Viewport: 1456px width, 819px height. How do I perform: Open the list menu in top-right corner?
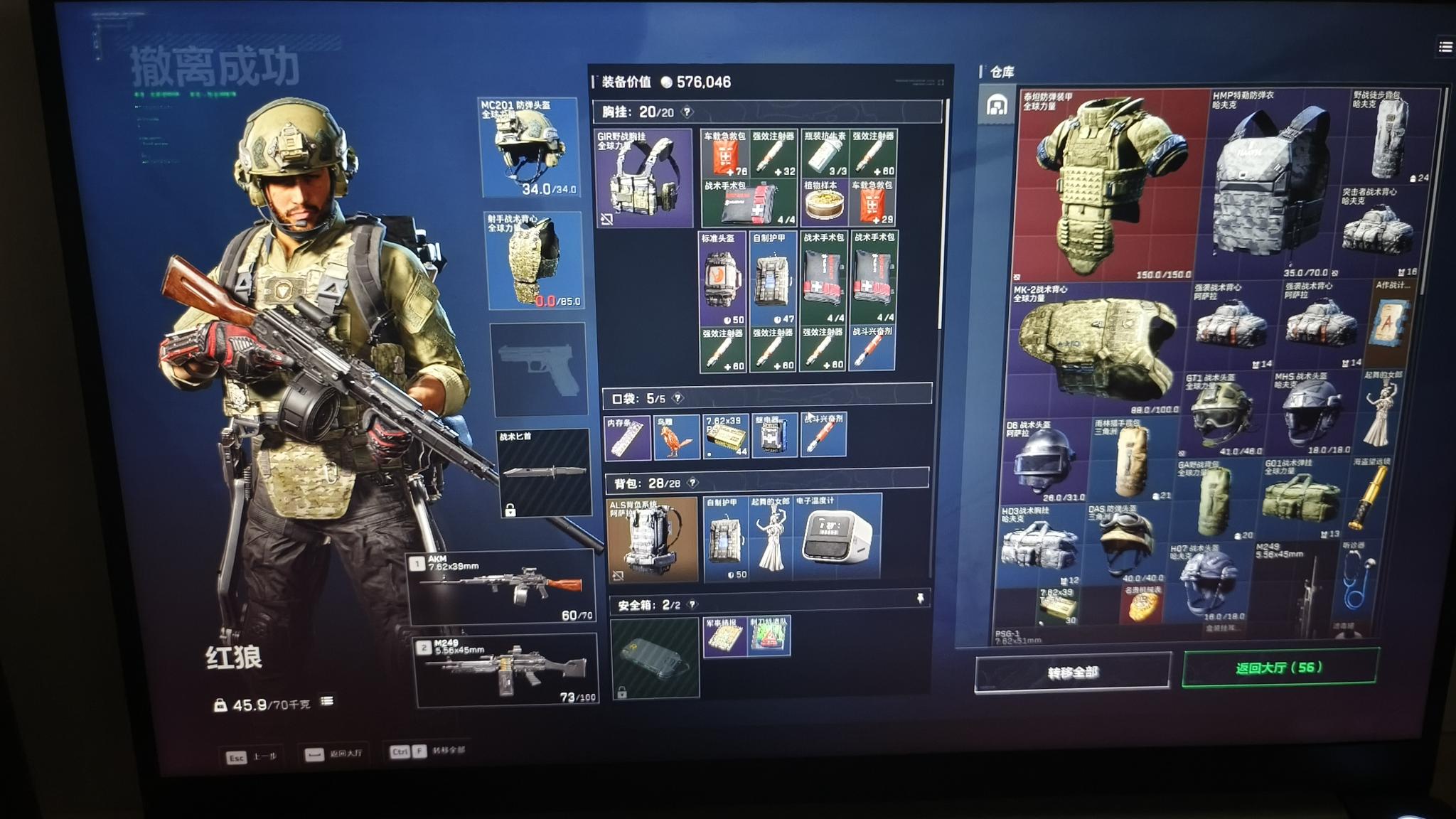tap(1445, 47)
